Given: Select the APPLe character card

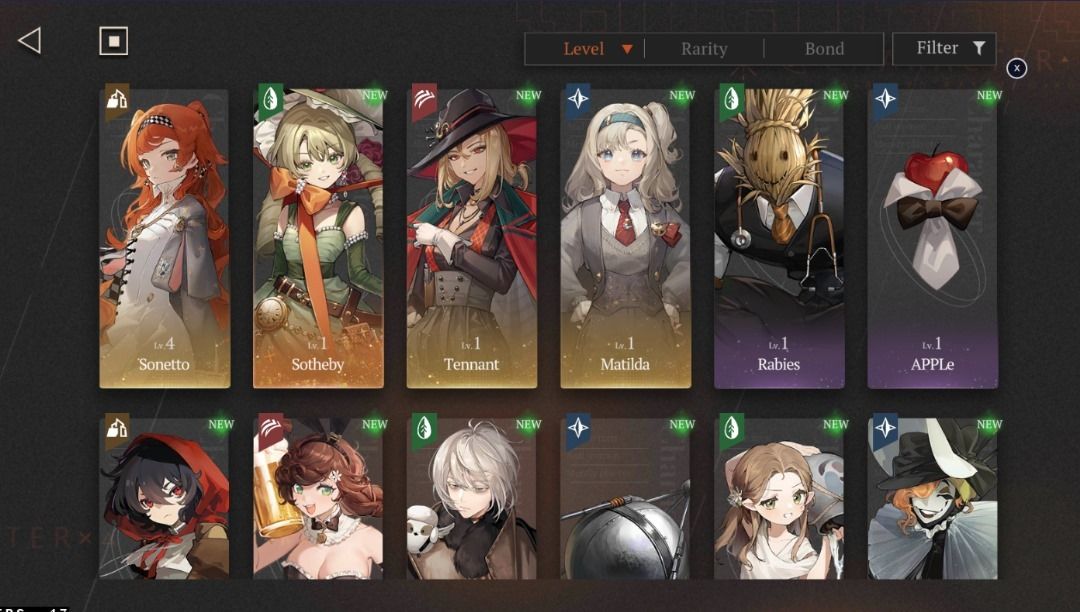Looking at the screenshot, I should tap(932, 238).
